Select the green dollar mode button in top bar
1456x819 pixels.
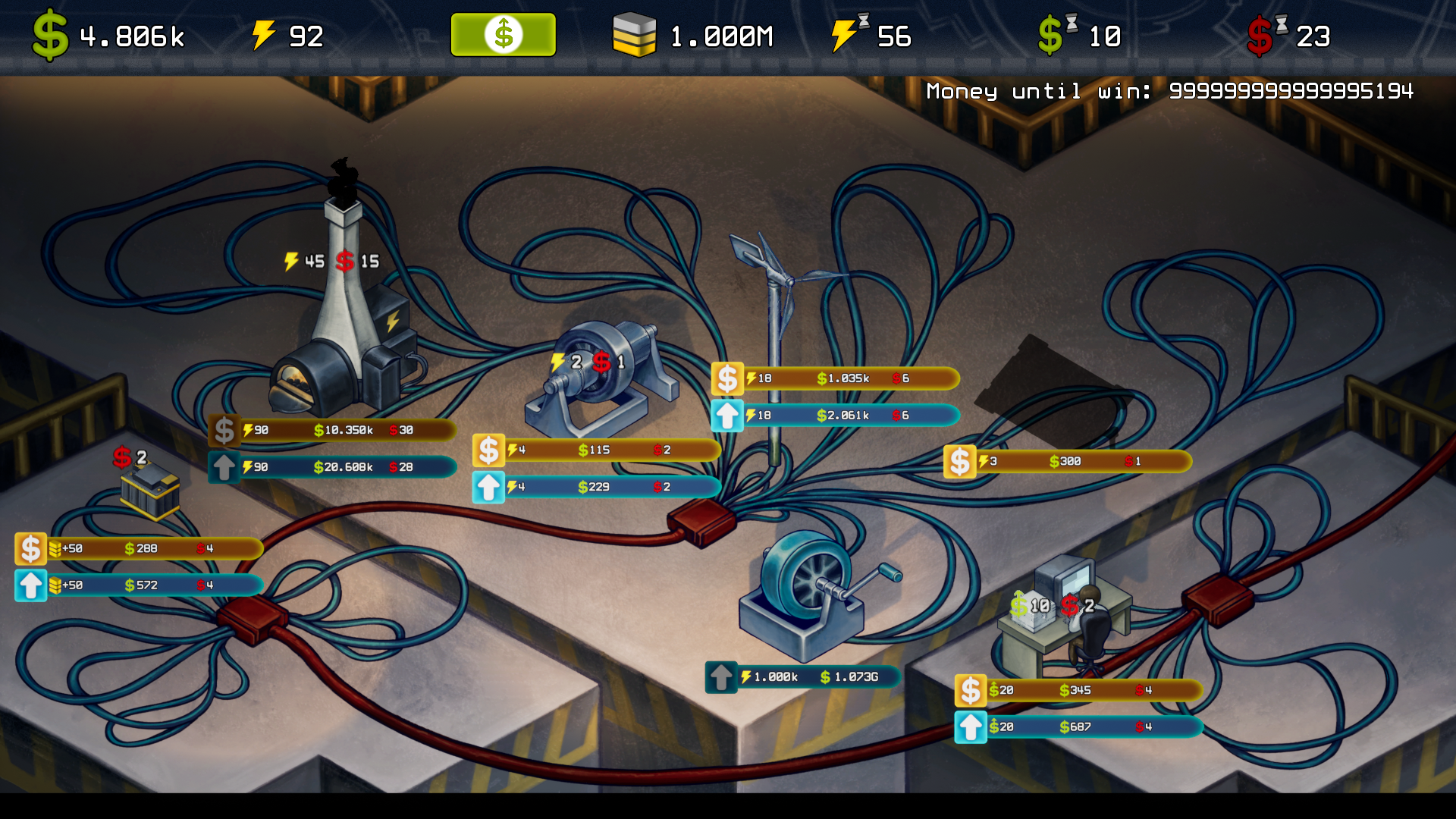coord(503,35)
